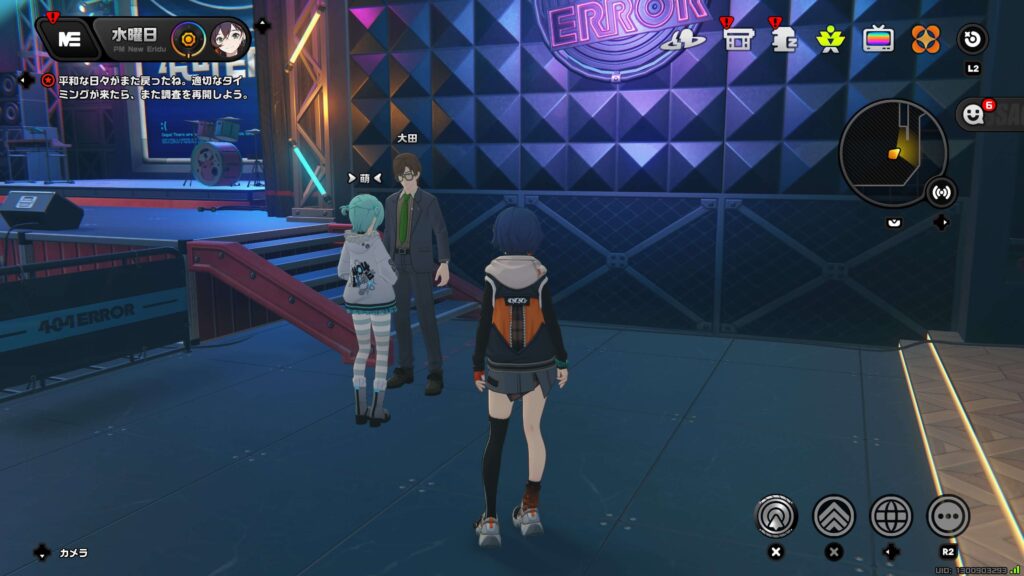Open the ME main menu button

coord(68,39)
